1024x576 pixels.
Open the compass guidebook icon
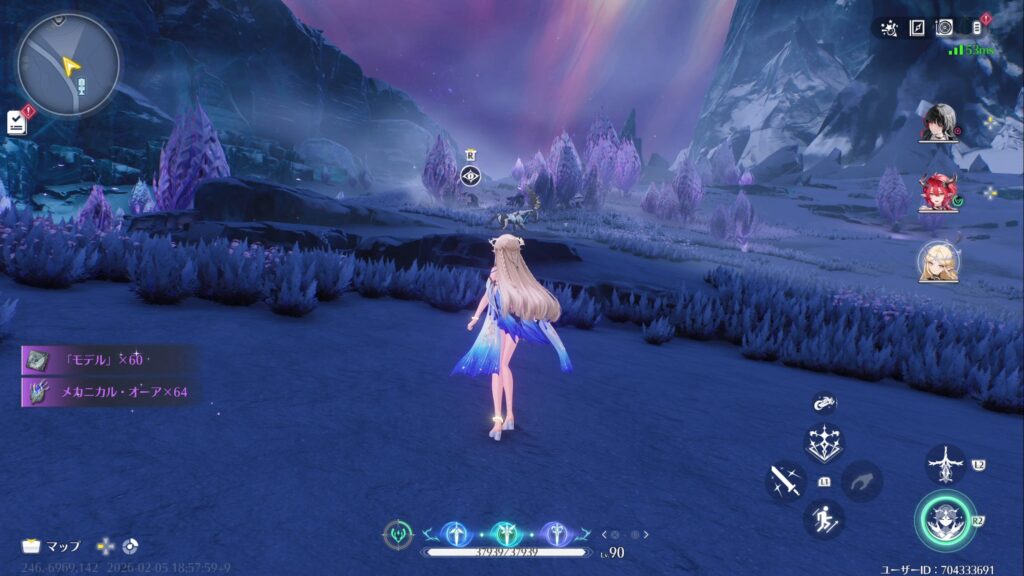click(x=917, y=28)
